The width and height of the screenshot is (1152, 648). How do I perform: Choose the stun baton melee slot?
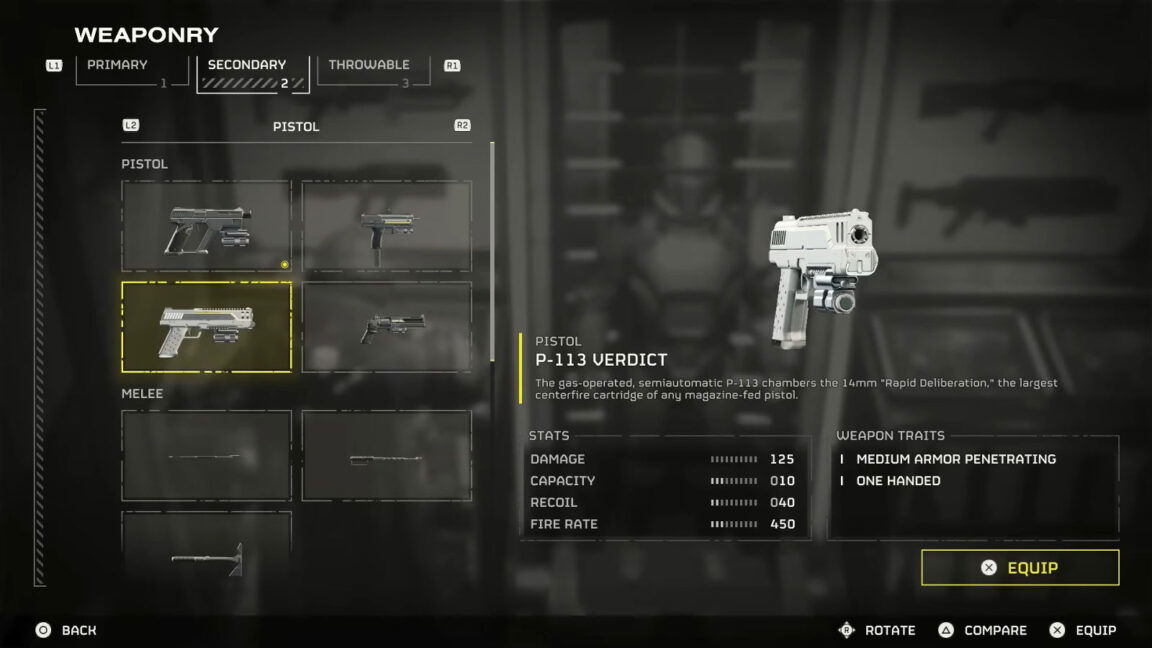pyautogui.click(x=387, y=456)
